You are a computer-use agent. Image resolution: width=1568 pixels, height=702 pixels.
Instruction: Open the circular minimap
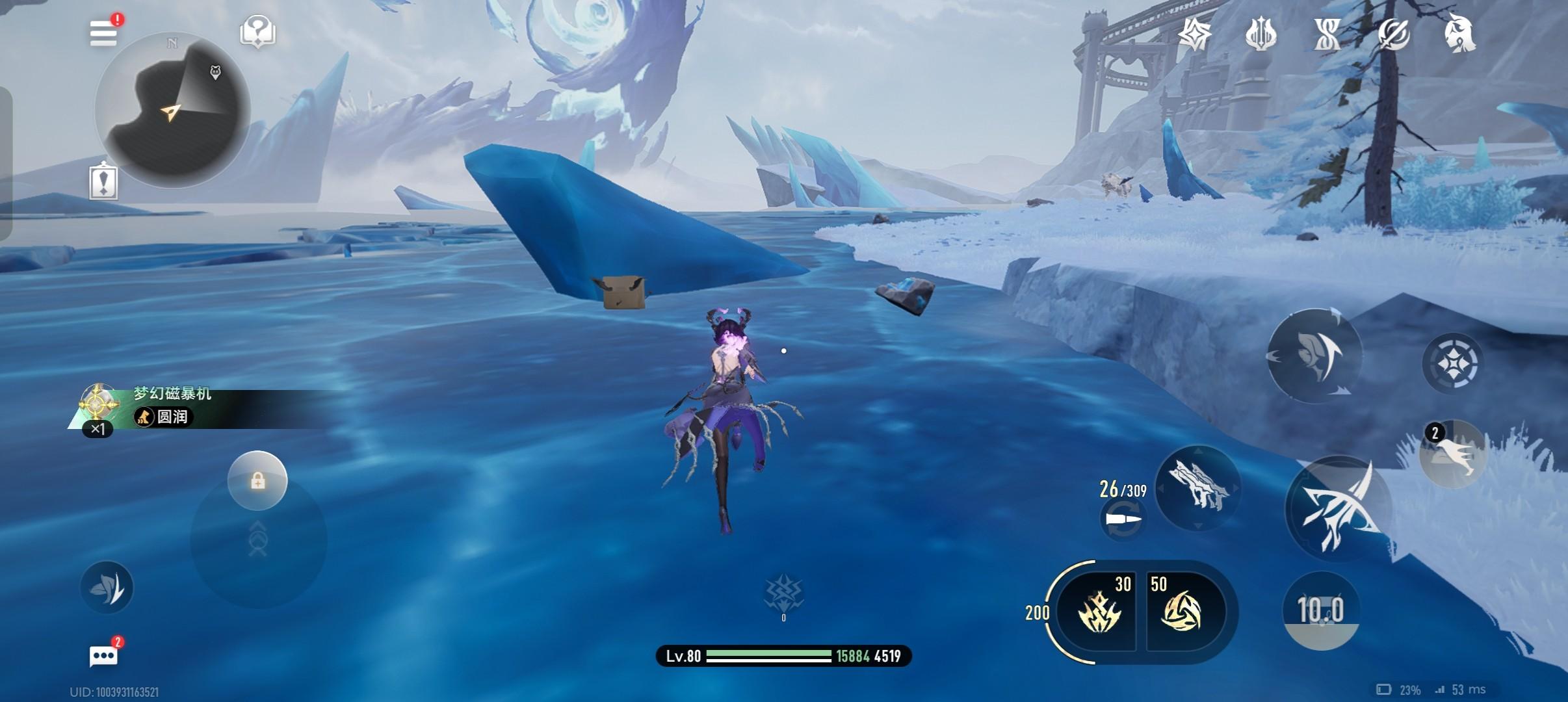(173, 110)
